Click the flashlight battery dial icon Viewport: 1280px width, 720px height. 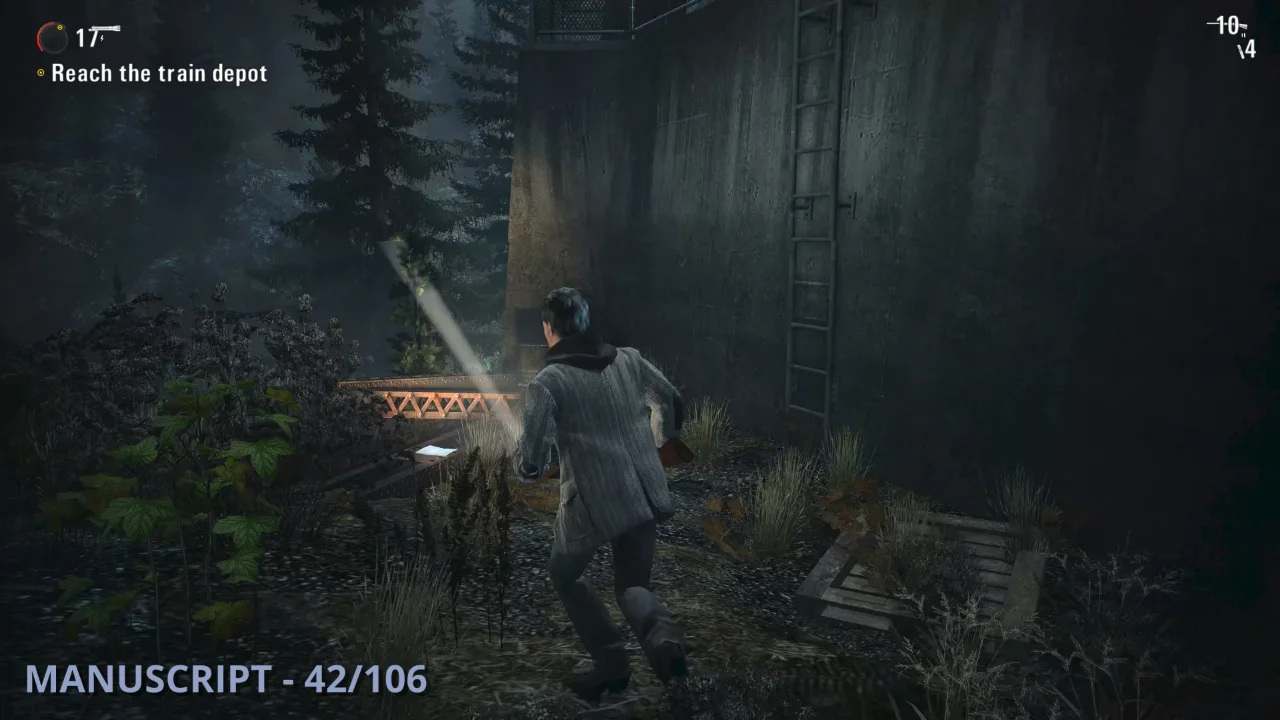[52, 38]
